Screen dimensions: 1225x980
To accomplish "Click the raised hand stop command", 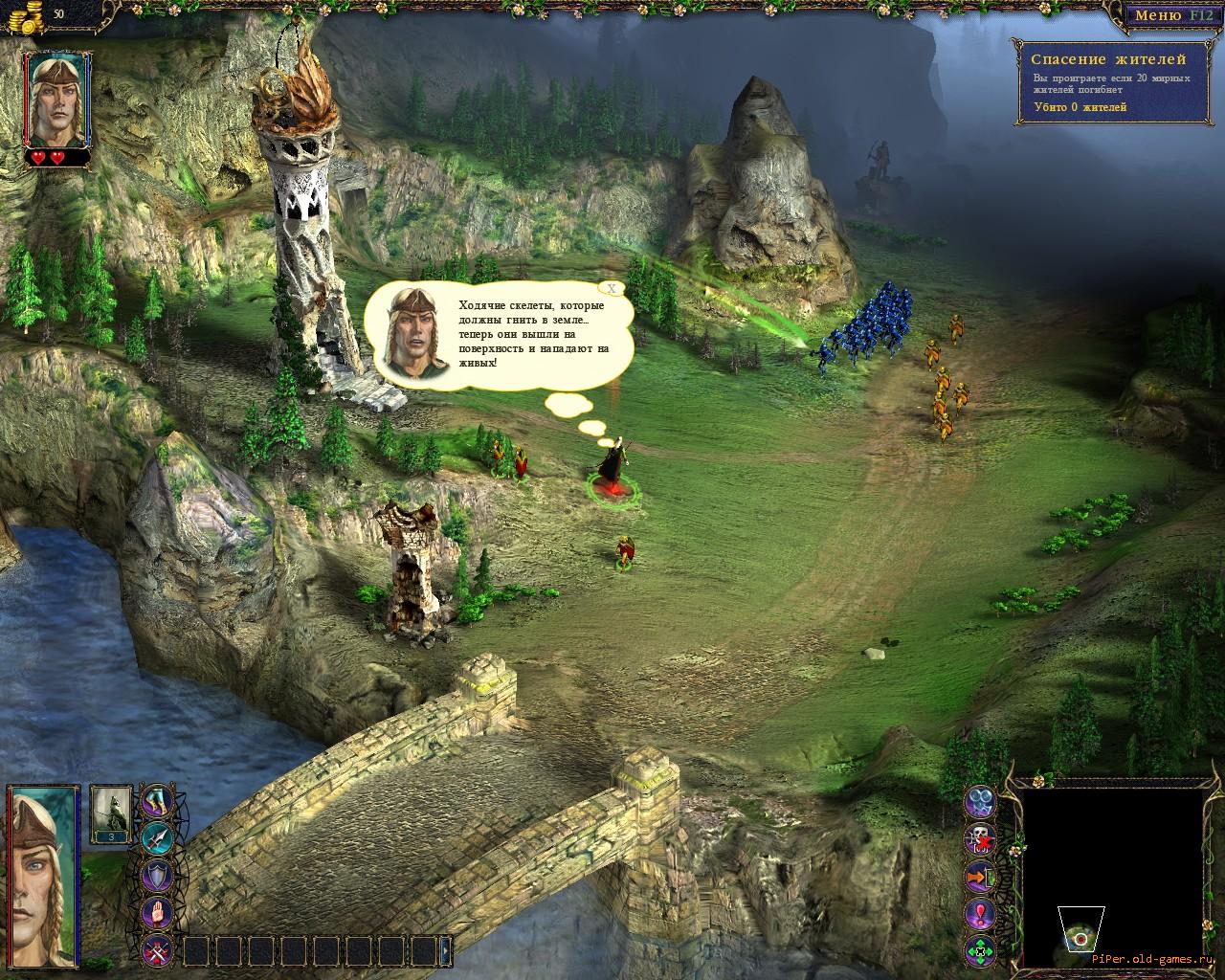I will (x=157, y=913).
